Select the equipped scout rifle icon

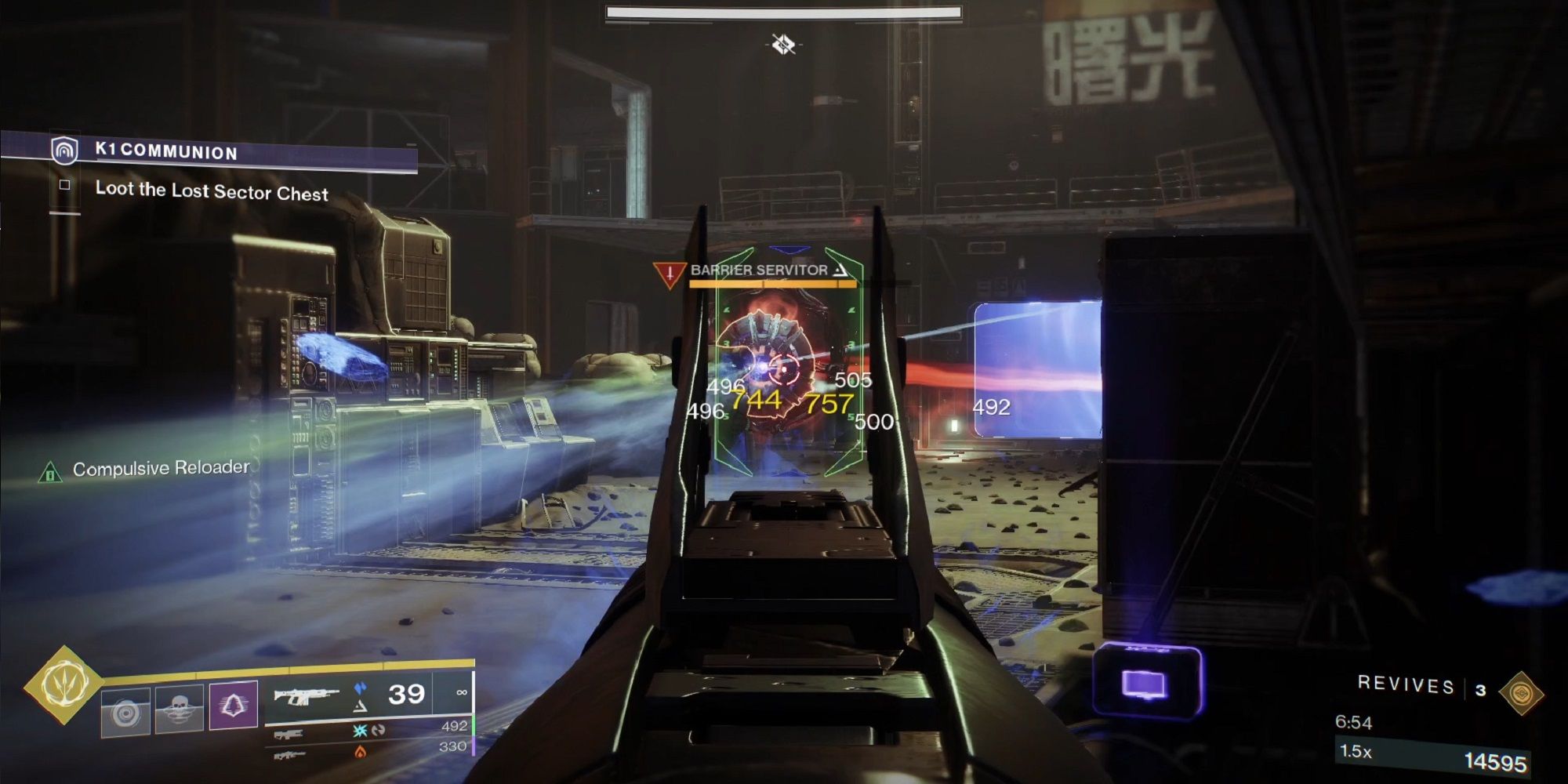click(306, 695)
